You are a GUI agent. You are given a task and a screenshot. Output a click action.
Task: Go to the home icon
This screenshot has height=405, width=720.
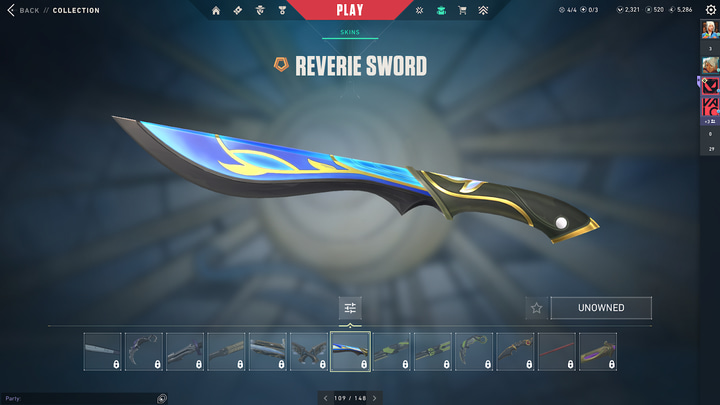217,10
